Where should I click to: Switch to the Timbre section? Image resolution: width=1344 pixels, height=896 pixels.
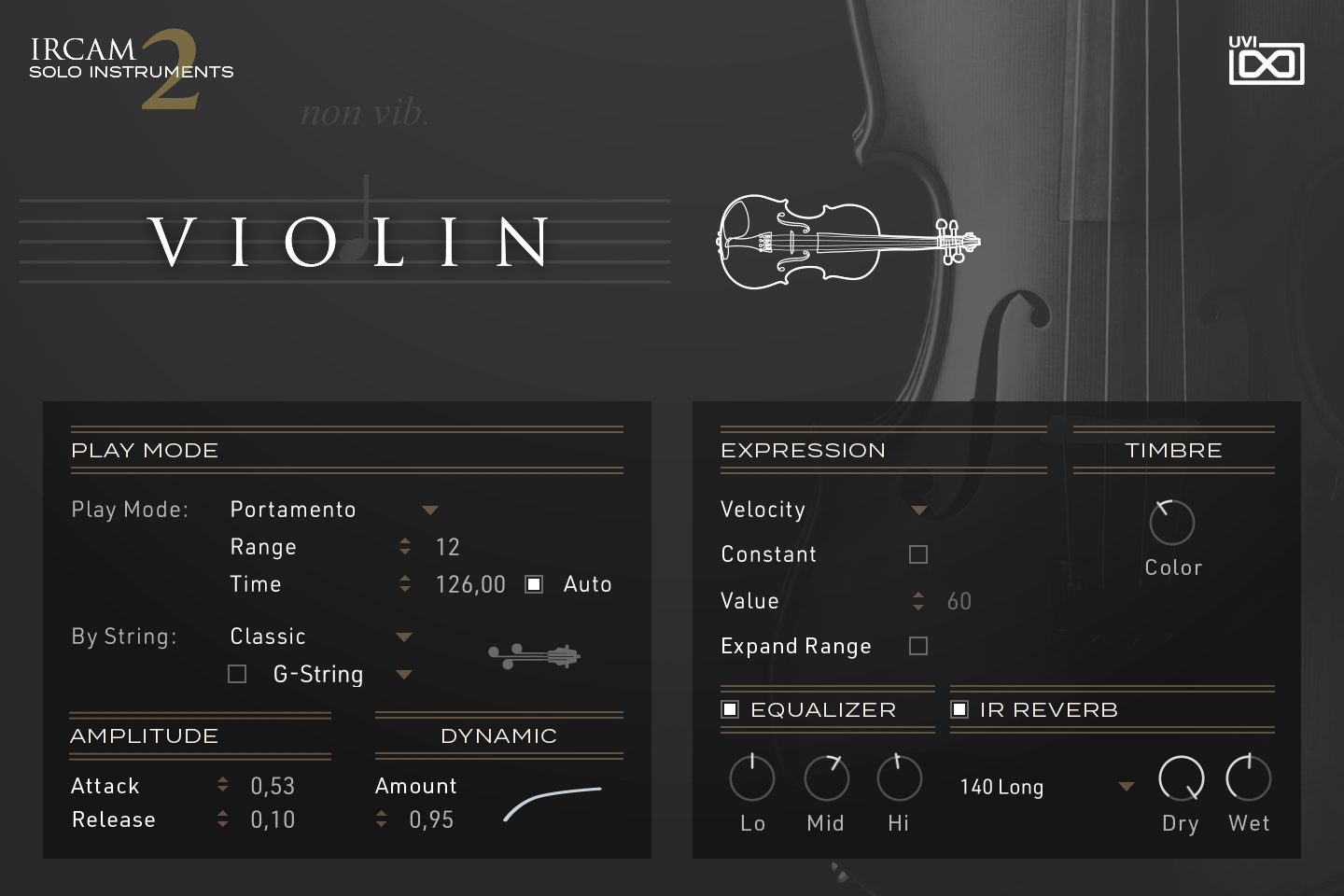click(x=1172, y=450)
